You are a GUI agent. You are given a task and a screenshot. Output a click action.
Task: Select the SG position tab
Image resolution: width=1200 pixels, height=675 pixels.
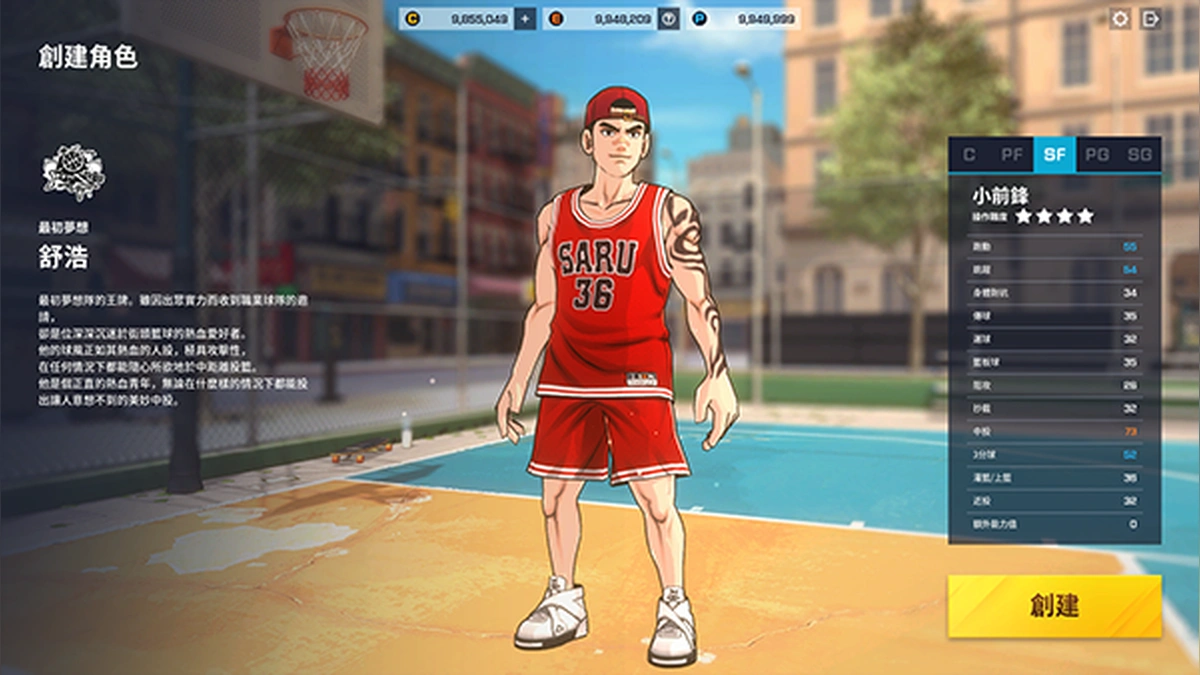[x=1139, y=154]
